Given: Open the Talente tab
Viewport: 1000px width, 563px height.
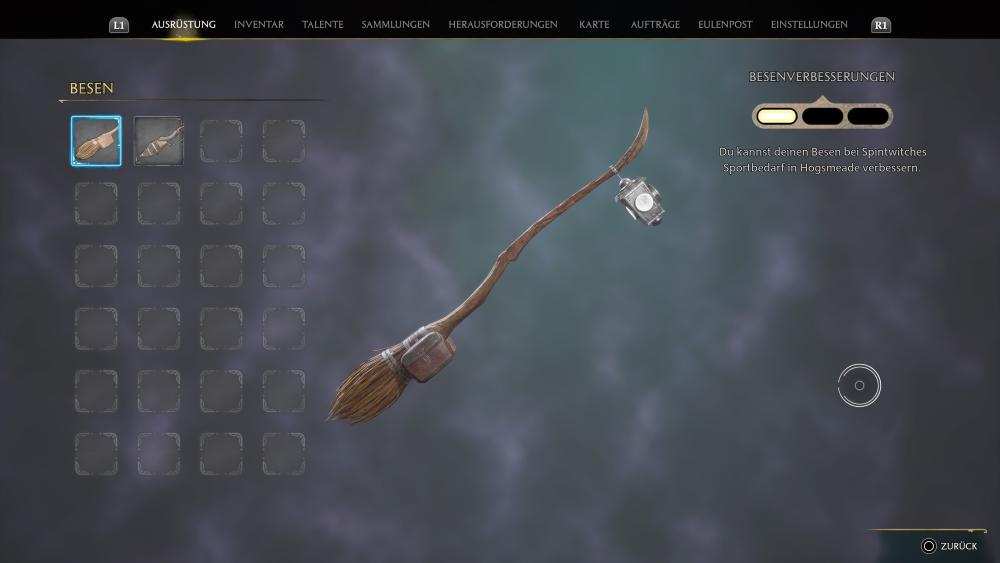Looking at the screenshot, I should coord(323,24).
